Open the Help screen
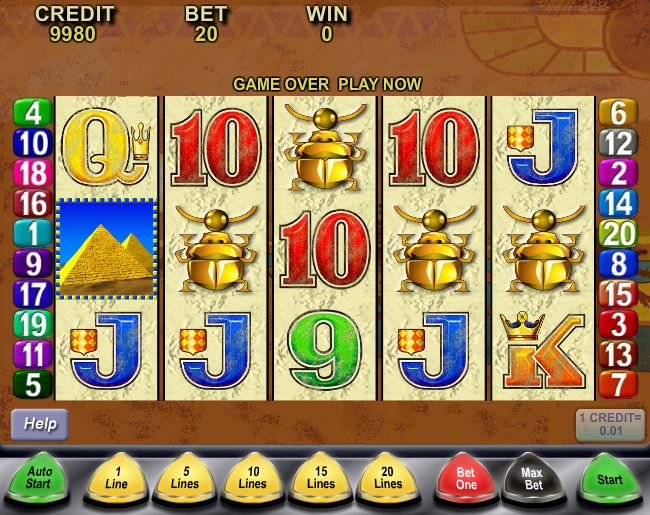The image size is (650, 515). coord(40,424)
